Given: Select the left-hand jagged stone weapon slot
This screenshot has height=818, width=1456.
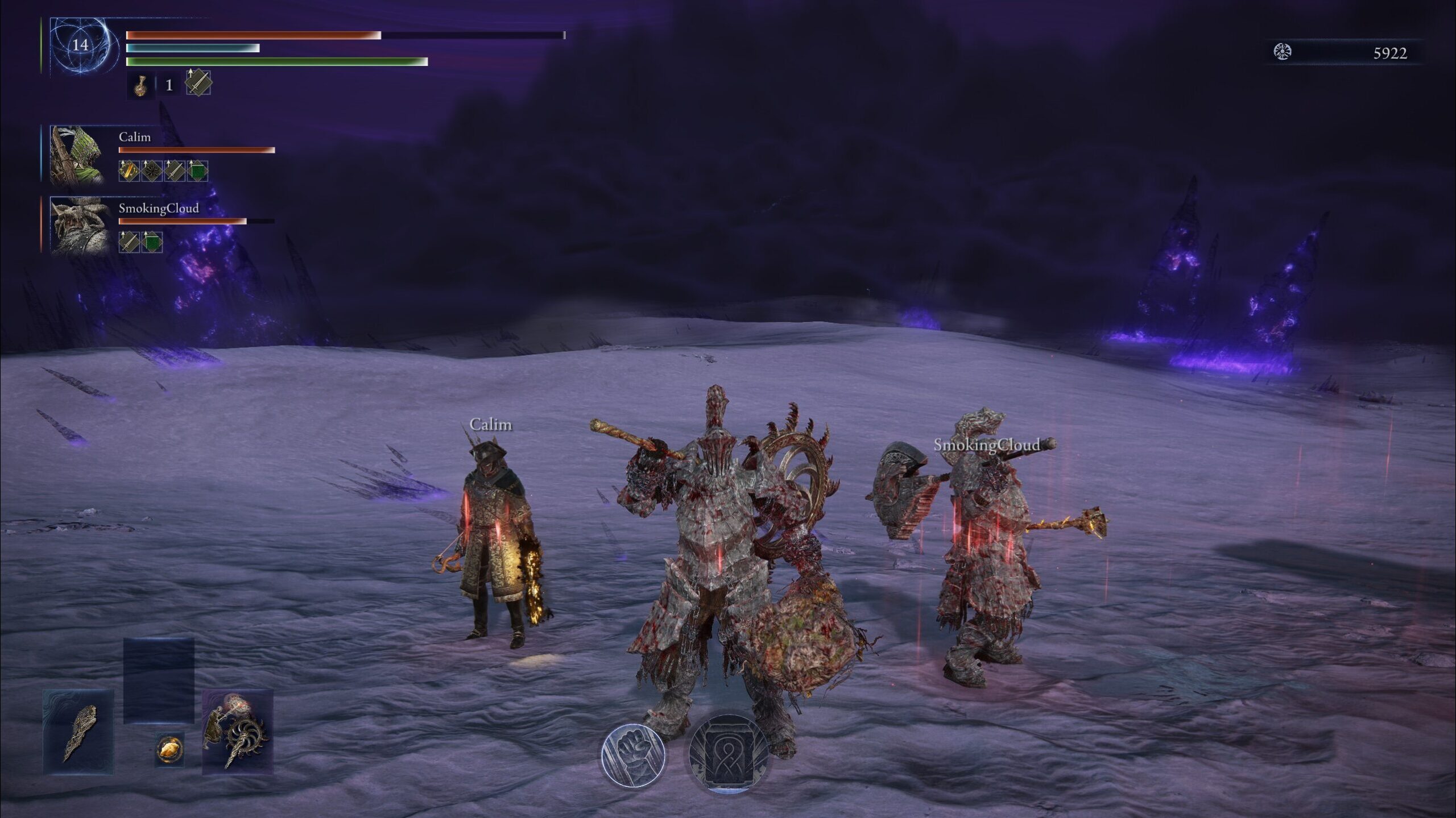Looking at the screenshot, I should [78, 732].
